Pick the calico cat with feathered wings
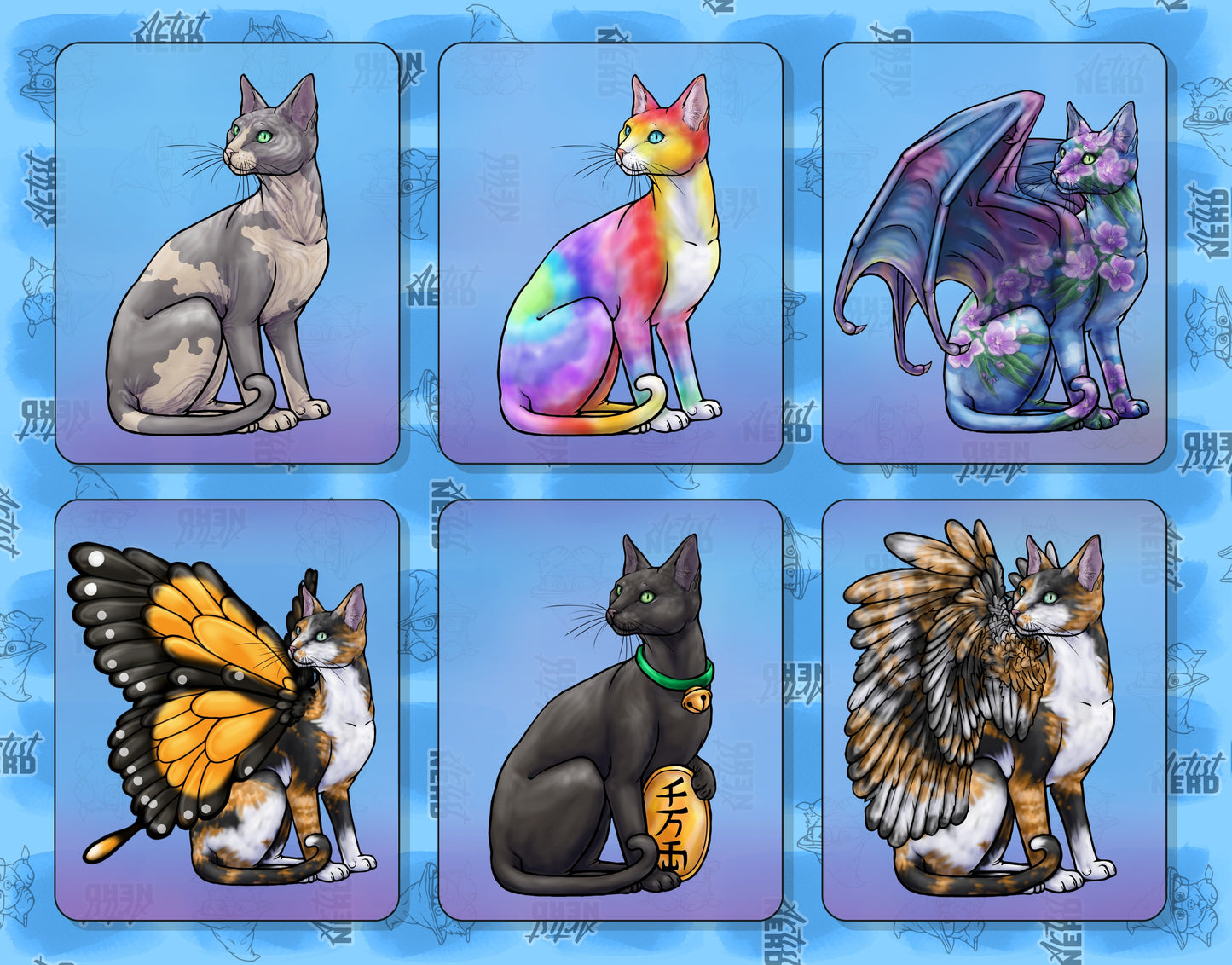 tap(994, 710)
